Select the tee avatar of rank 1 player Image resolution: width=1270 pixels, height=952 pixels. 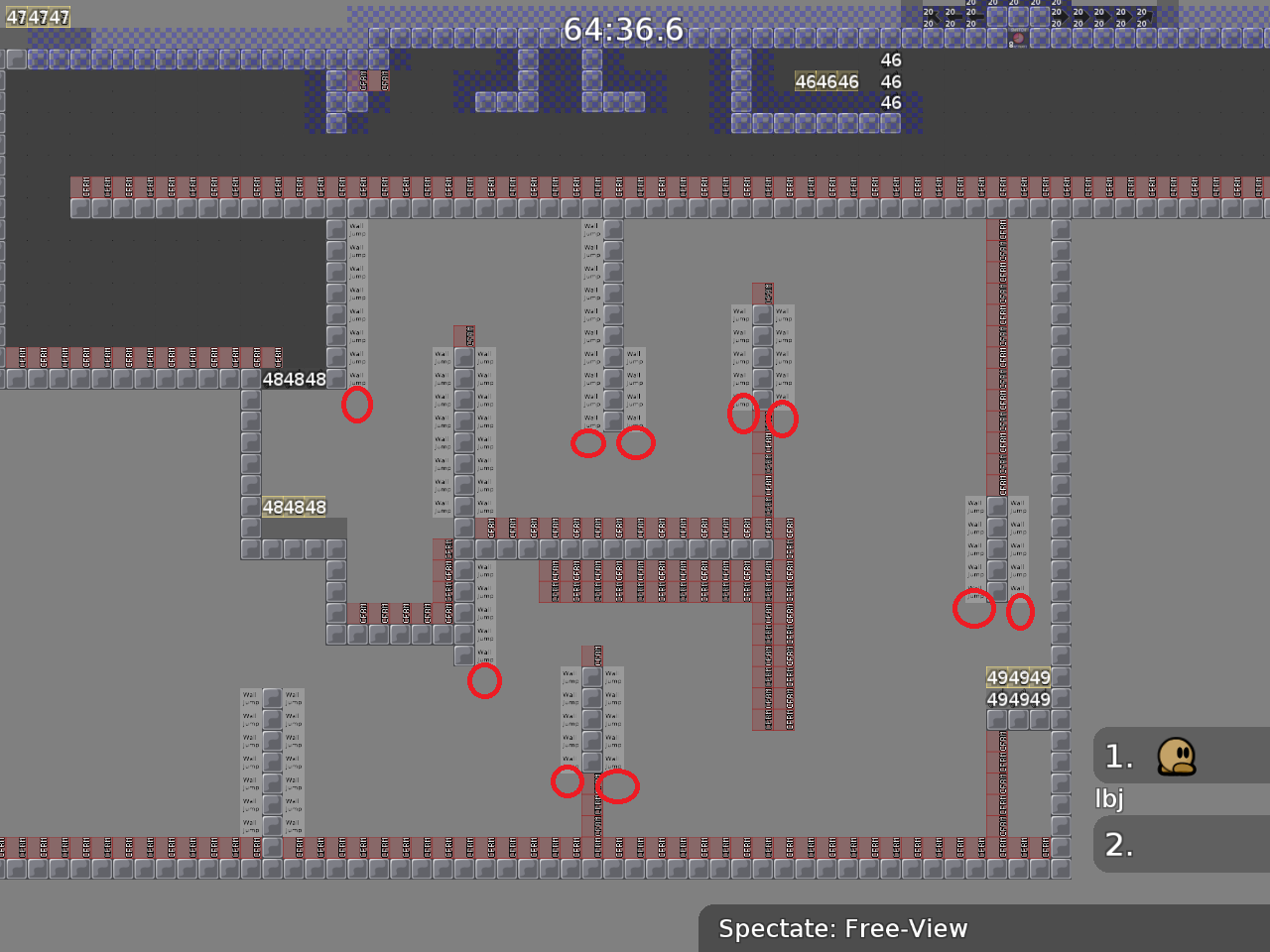[1177, 756]
